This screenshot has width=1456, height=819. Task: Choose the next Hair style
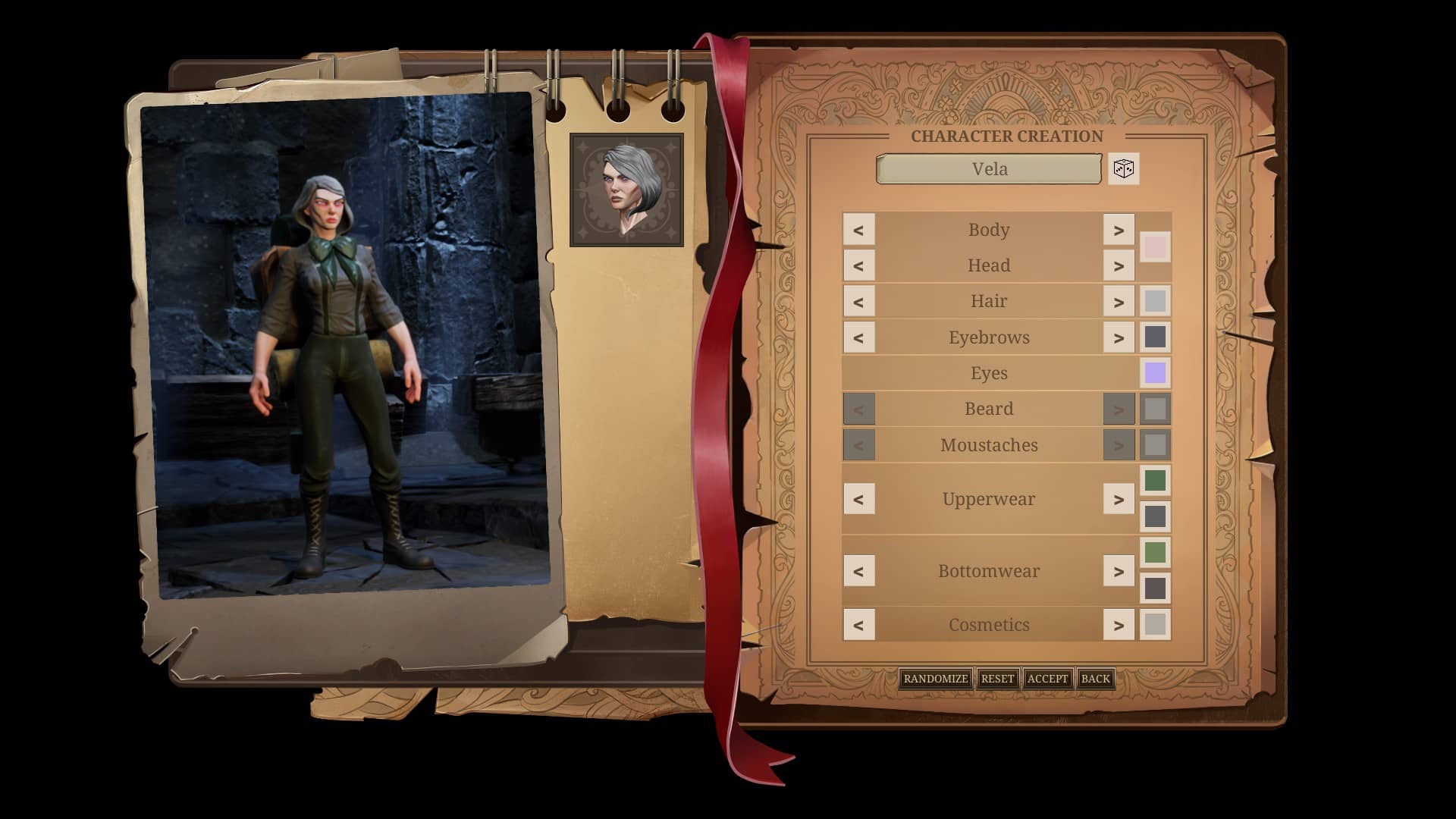[1119, 301]
